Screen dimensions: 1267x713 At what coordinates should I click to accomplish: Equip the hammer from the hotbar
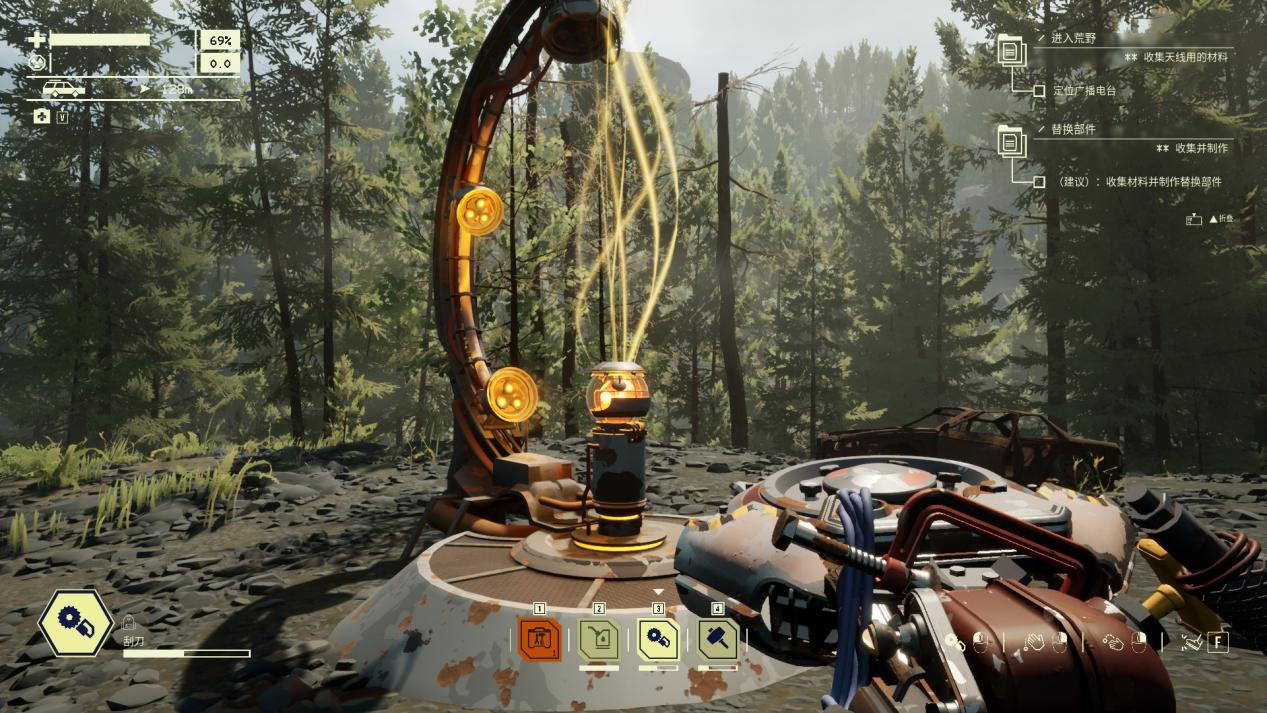tap(717, 639)
